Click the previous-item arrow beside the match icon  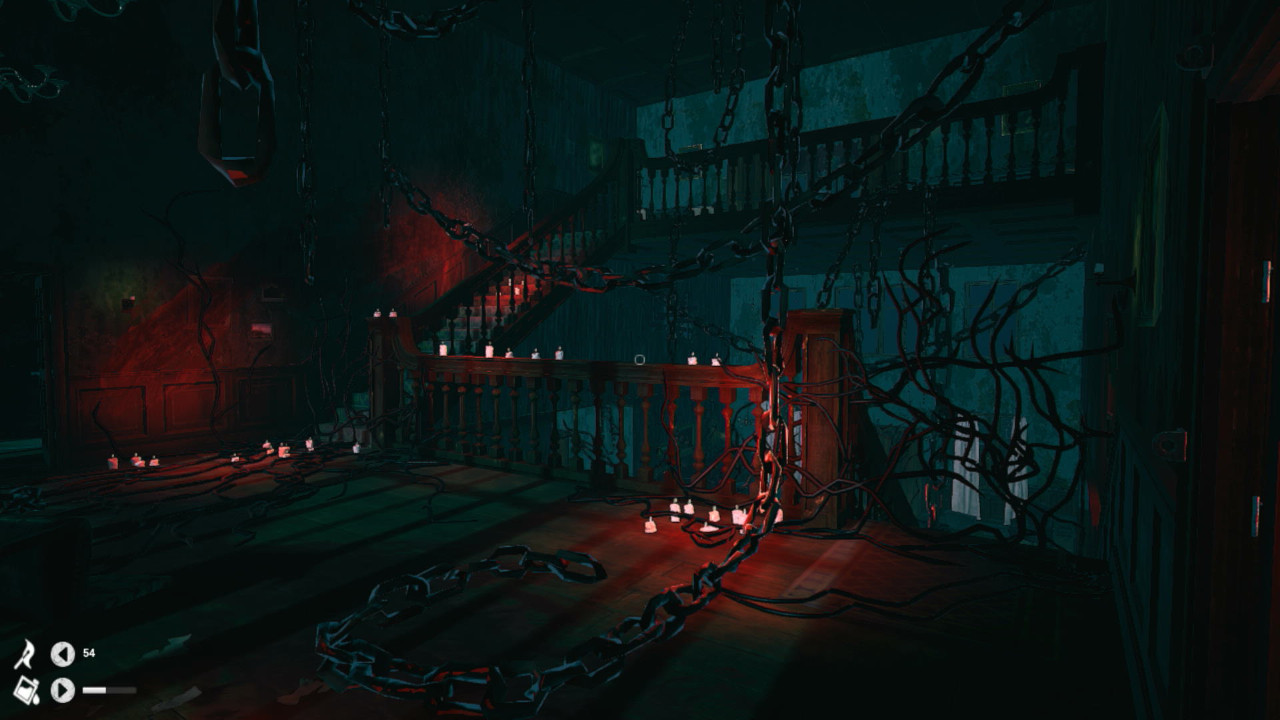(x=62, y=654)
